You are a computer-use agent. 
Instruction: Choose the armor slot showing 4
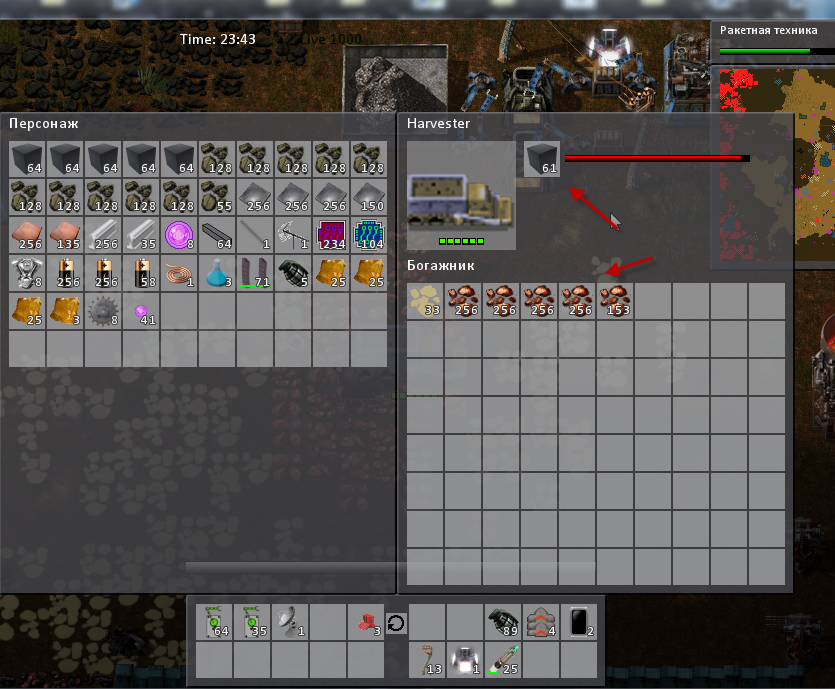[x=541, y=621]
